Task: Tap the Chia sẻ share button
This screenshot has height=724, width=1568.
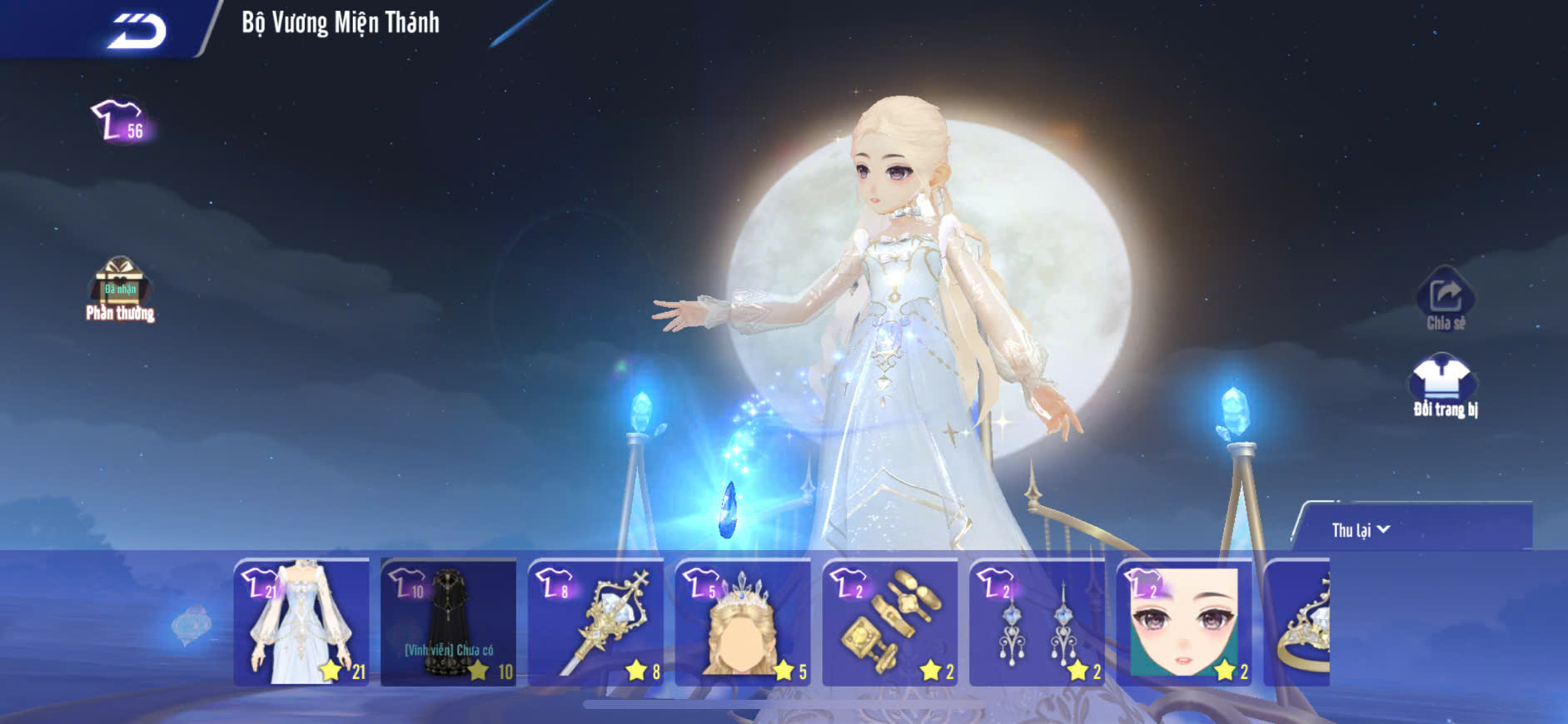Action: pyautogui.click(x=1446, y=300)
